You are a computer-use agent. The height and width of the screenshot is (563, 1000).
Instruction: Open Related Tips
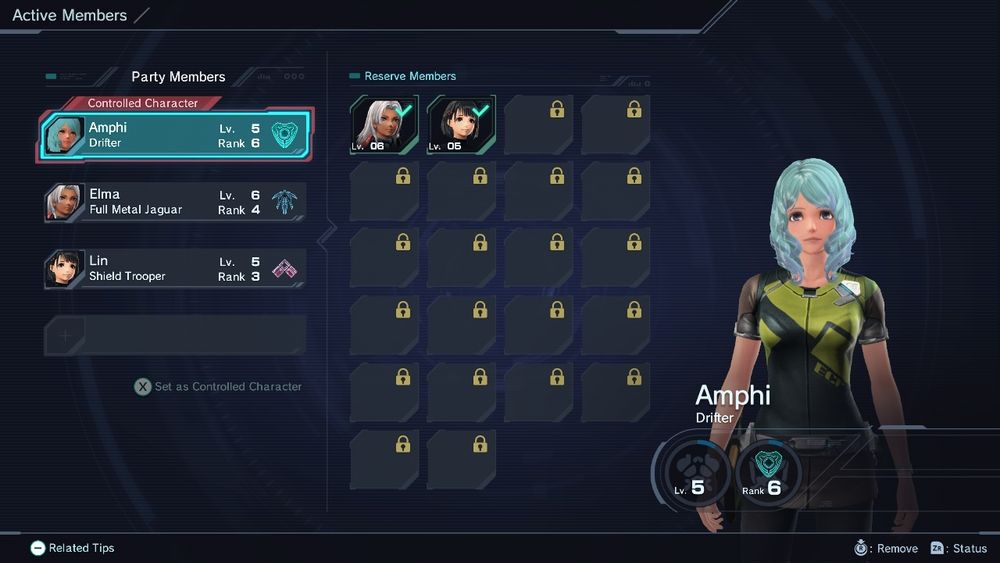coord(72,548)
